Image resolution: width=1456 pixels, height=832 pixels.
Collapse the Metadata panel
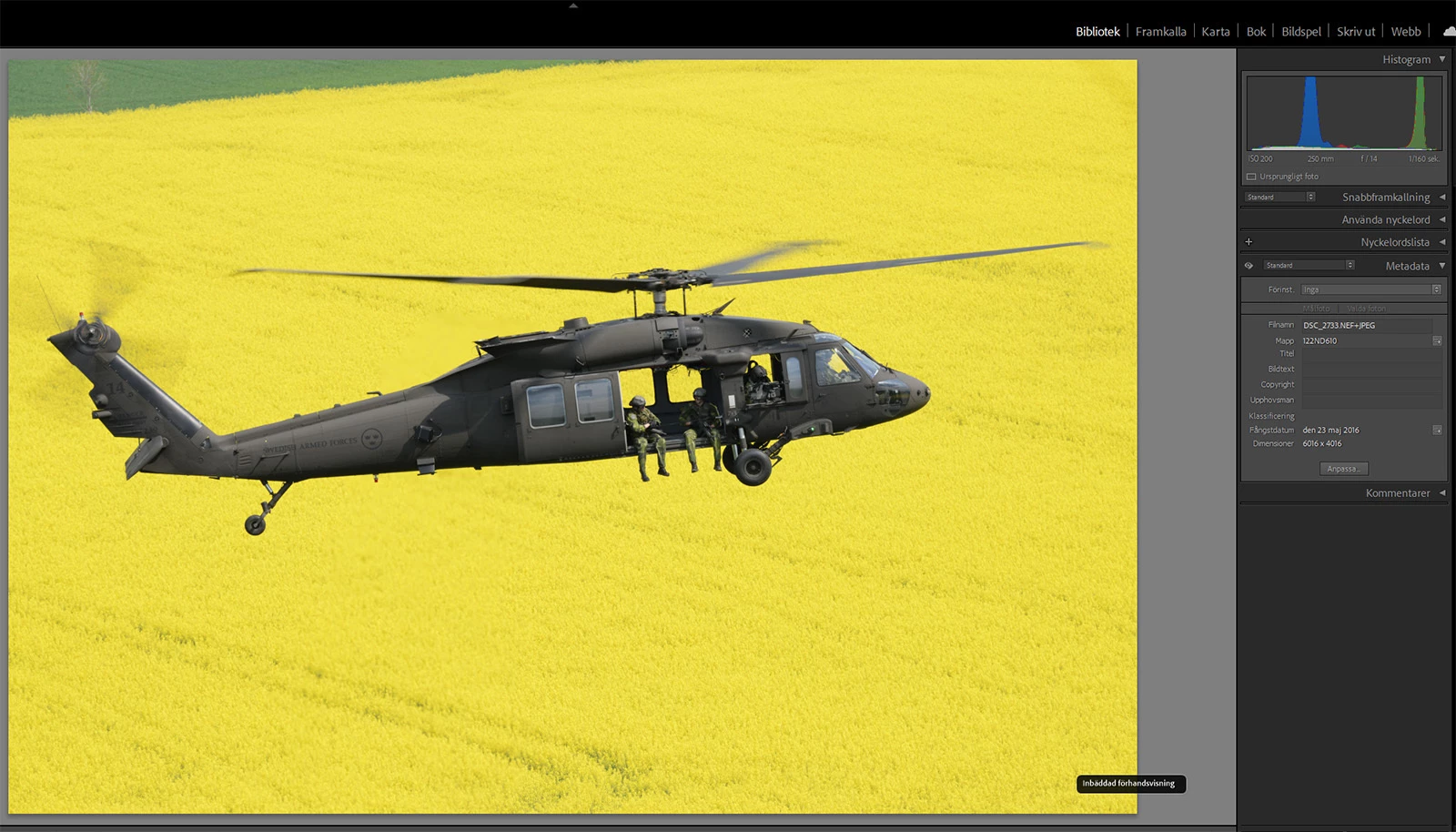click(1442, 266)
